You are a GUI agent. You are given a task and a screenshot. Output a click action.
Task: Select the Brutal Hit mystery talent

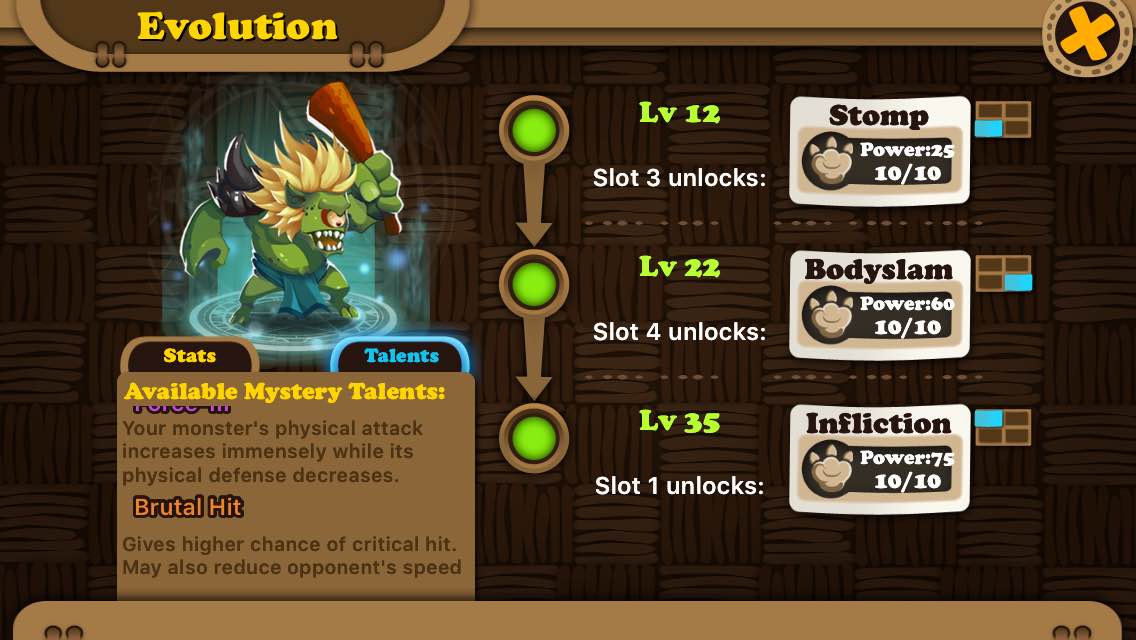click(188, 507)
